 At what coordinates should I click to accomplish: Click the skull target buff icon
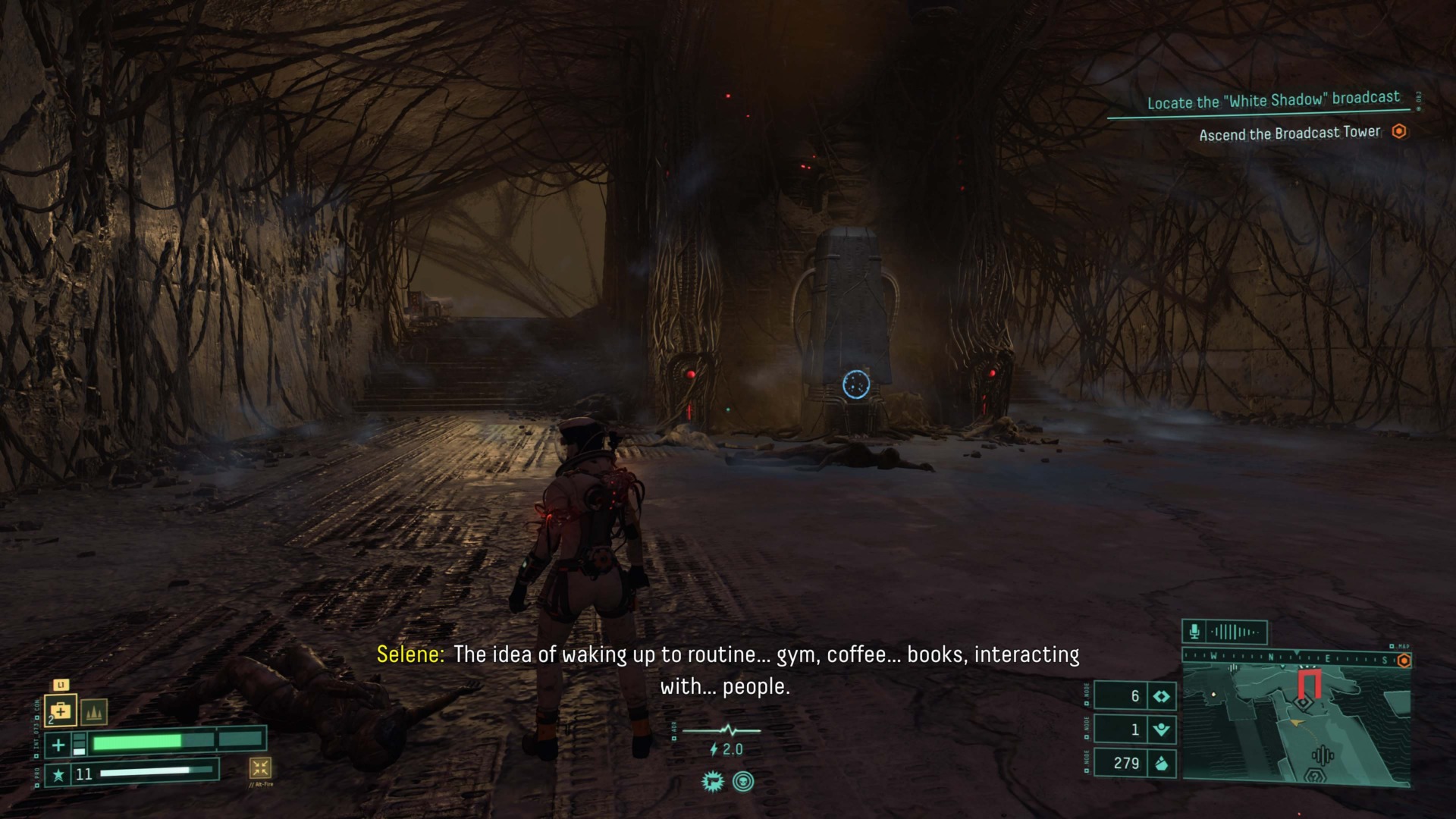pyautogui.click(x=743, y=781)
